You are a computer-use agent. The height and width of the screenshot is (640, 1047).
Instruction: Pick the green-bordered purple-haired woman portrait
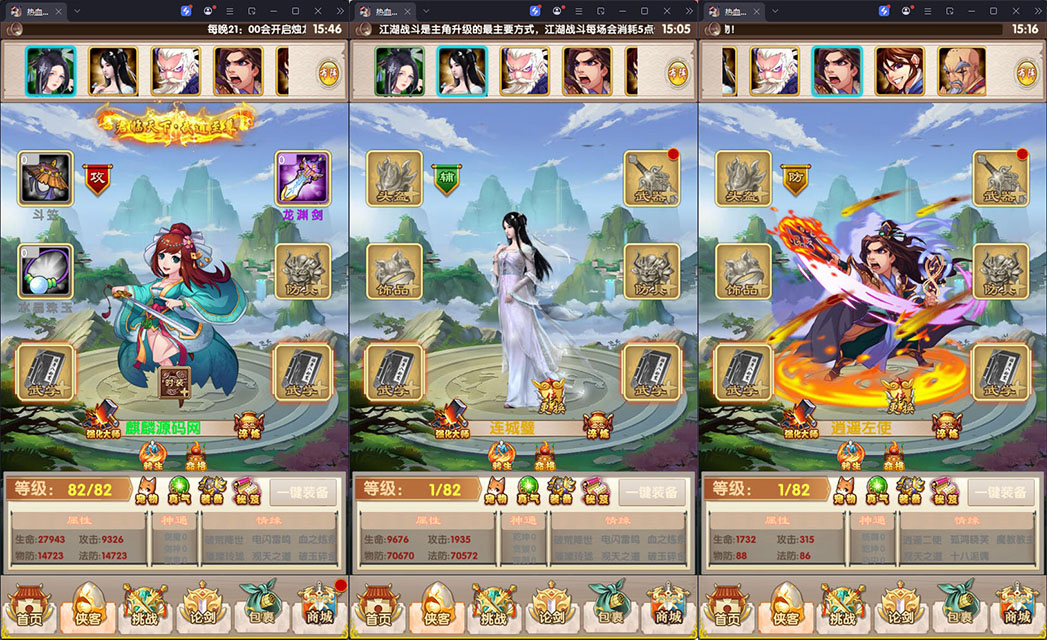tap(399, 71)
